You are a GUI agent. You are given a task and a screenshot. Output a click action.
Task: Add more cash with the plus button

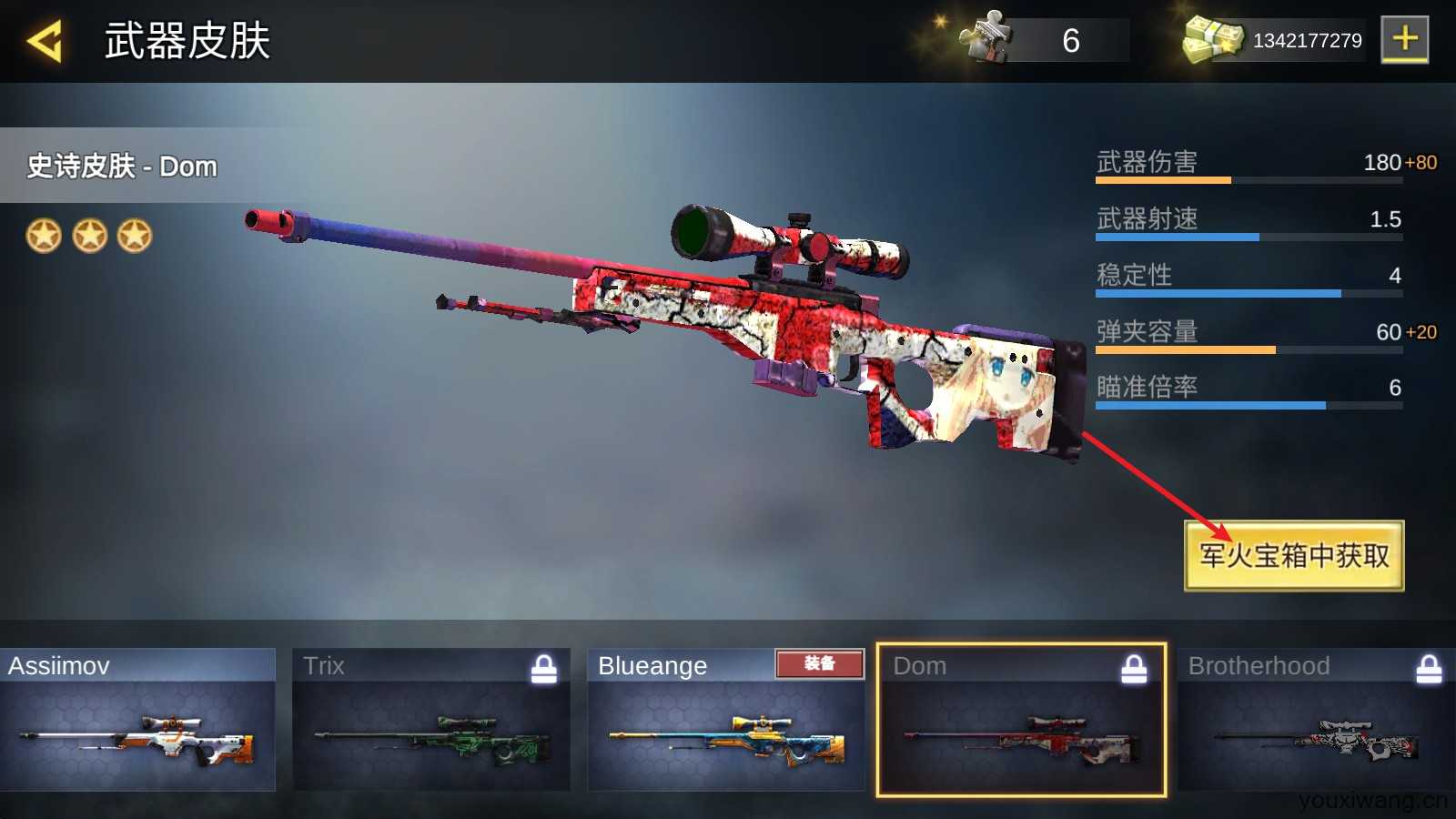pos(1404,39)
